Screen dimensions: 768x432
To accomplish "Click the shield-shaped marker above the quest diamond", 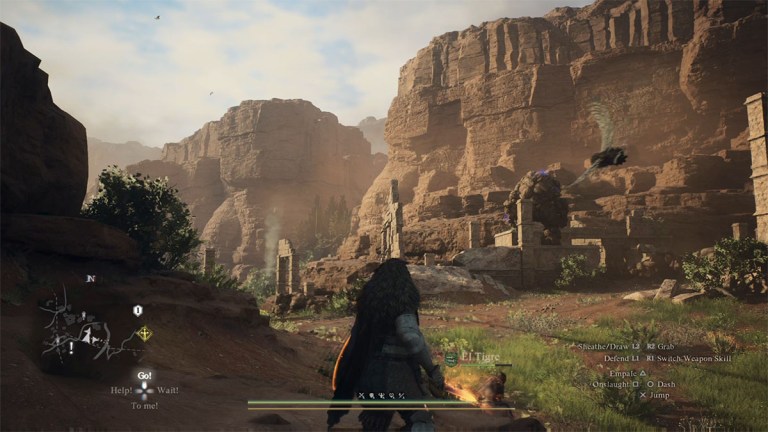I will (138, 311).
